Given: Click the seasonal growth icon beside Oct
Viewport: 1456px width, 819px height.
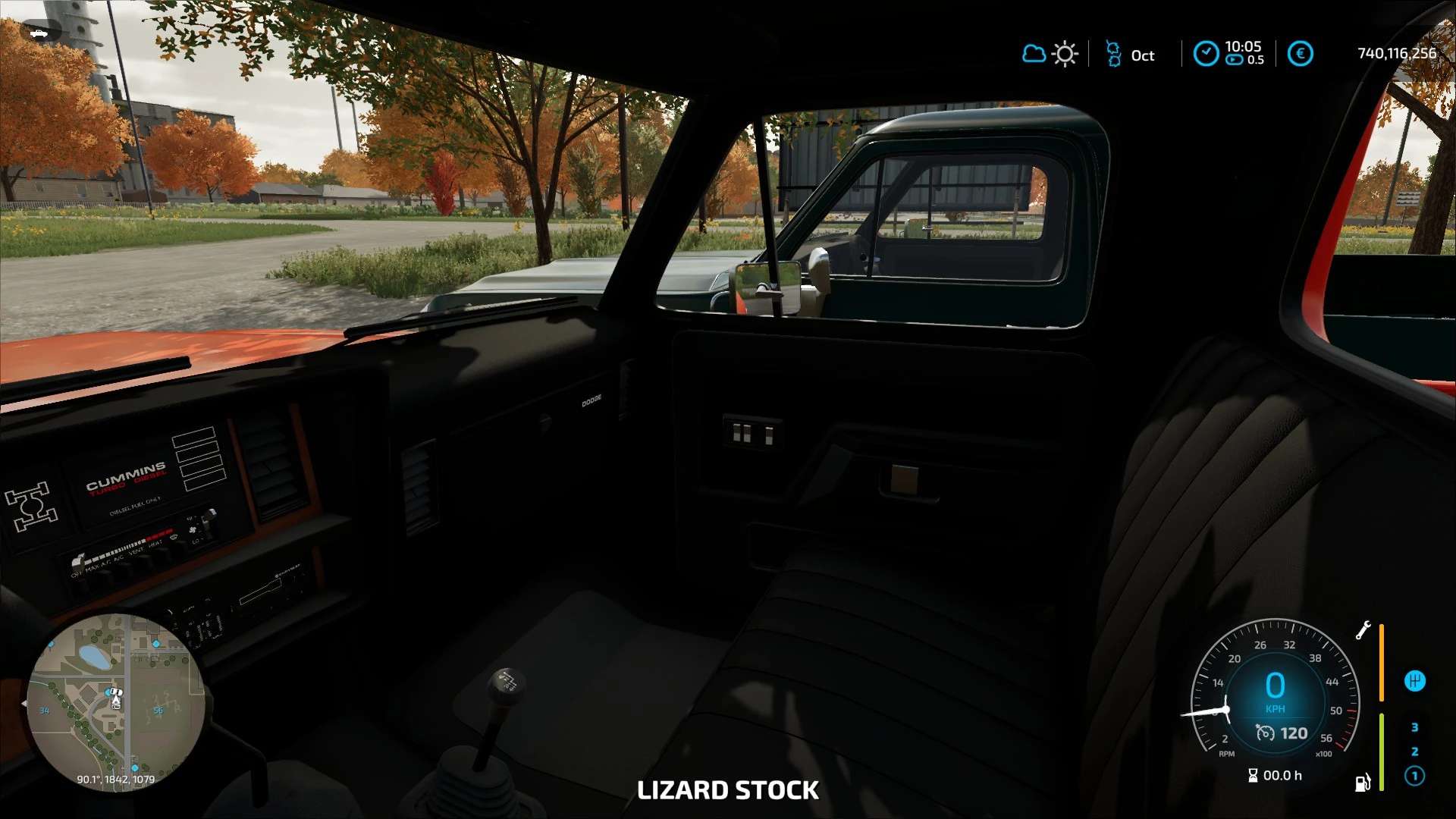Looking at the screenshot, I should [x=1113, y=54].
